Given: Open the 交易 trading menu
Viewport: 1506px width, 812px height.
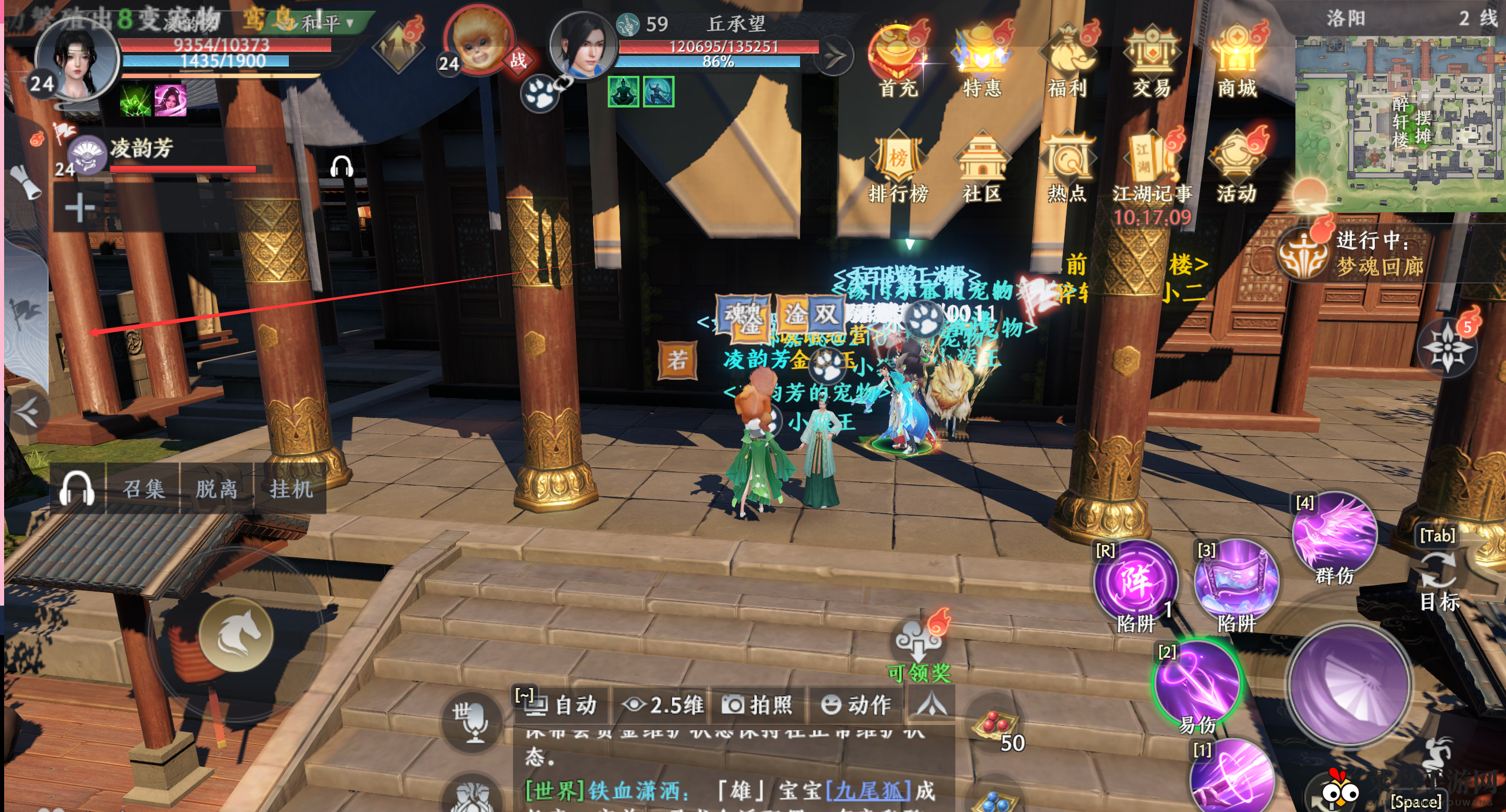Looking at the screenshot, I should (1151, 59).
